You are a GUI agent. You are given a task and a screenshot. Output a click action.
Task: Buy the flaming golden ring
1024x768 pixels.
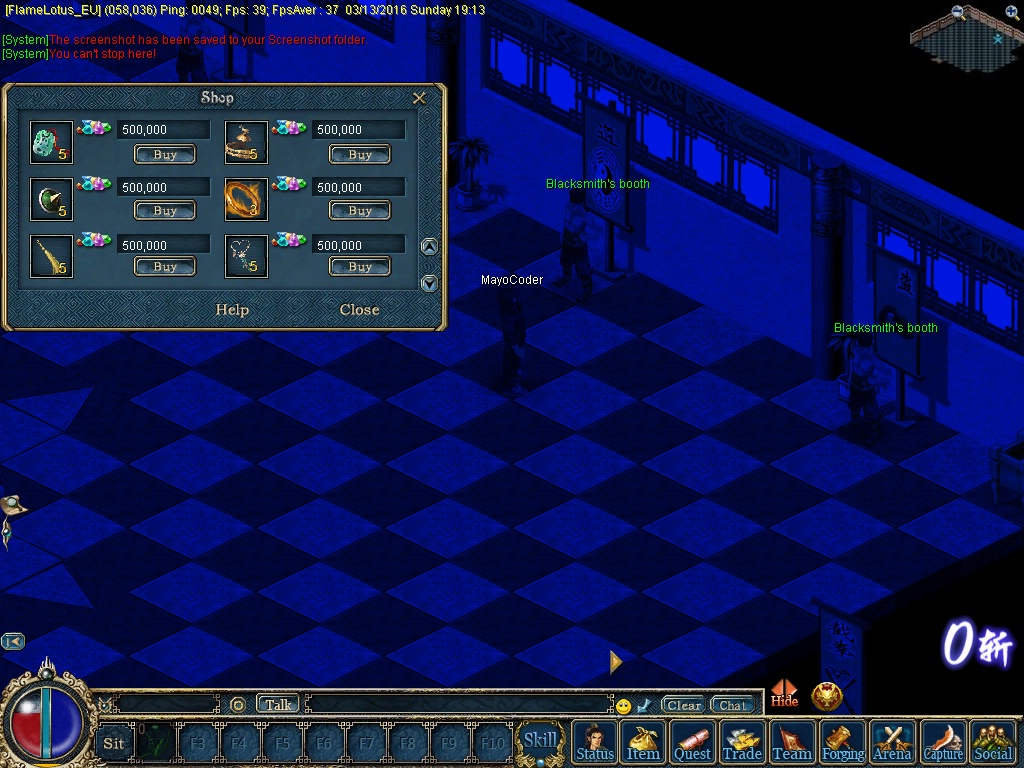pos(360,211)
